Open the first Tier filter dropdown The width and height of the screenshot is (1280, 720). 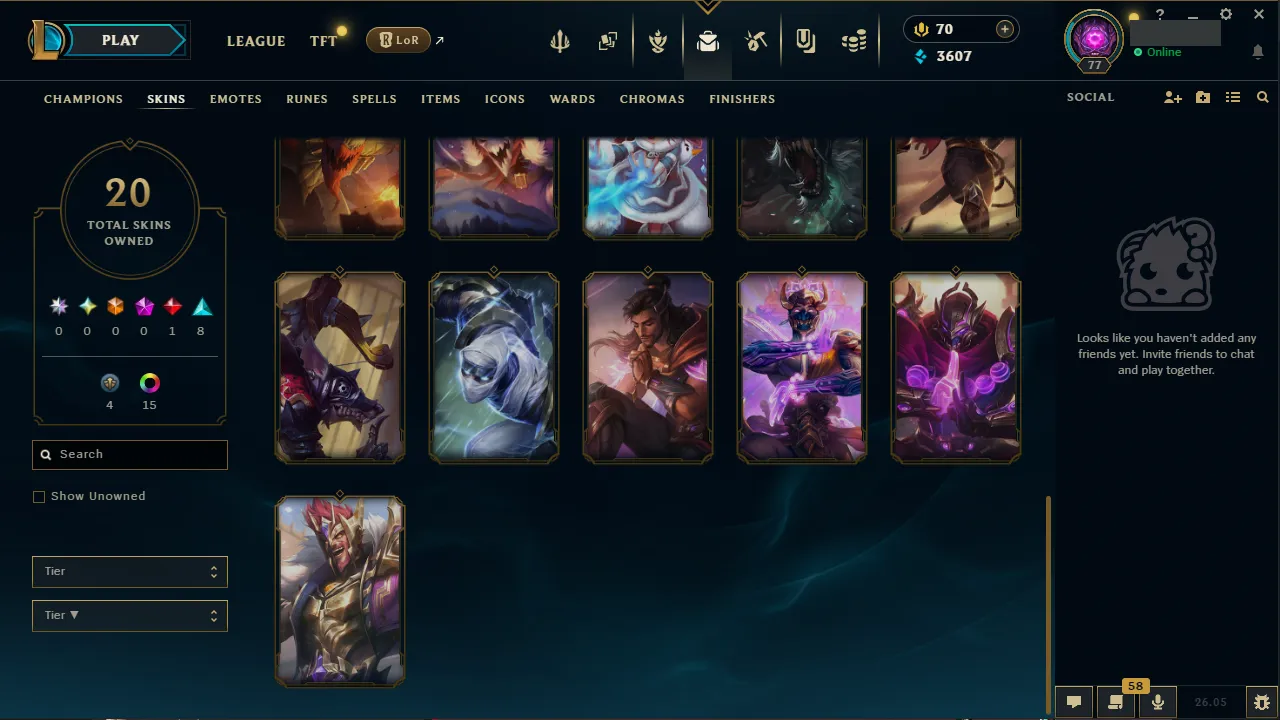coord(129,571)
